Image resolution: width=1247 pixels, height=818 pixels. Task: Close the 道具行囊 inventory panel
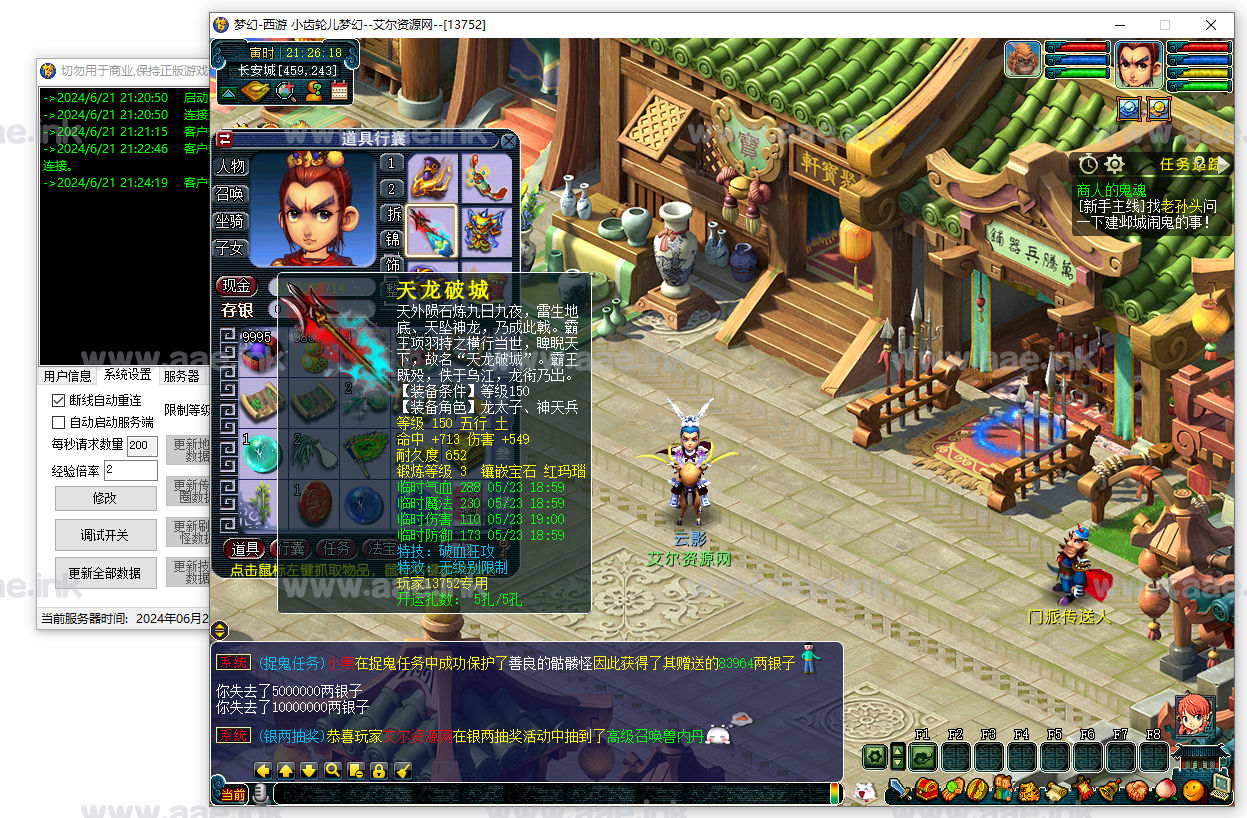[508, 141]
